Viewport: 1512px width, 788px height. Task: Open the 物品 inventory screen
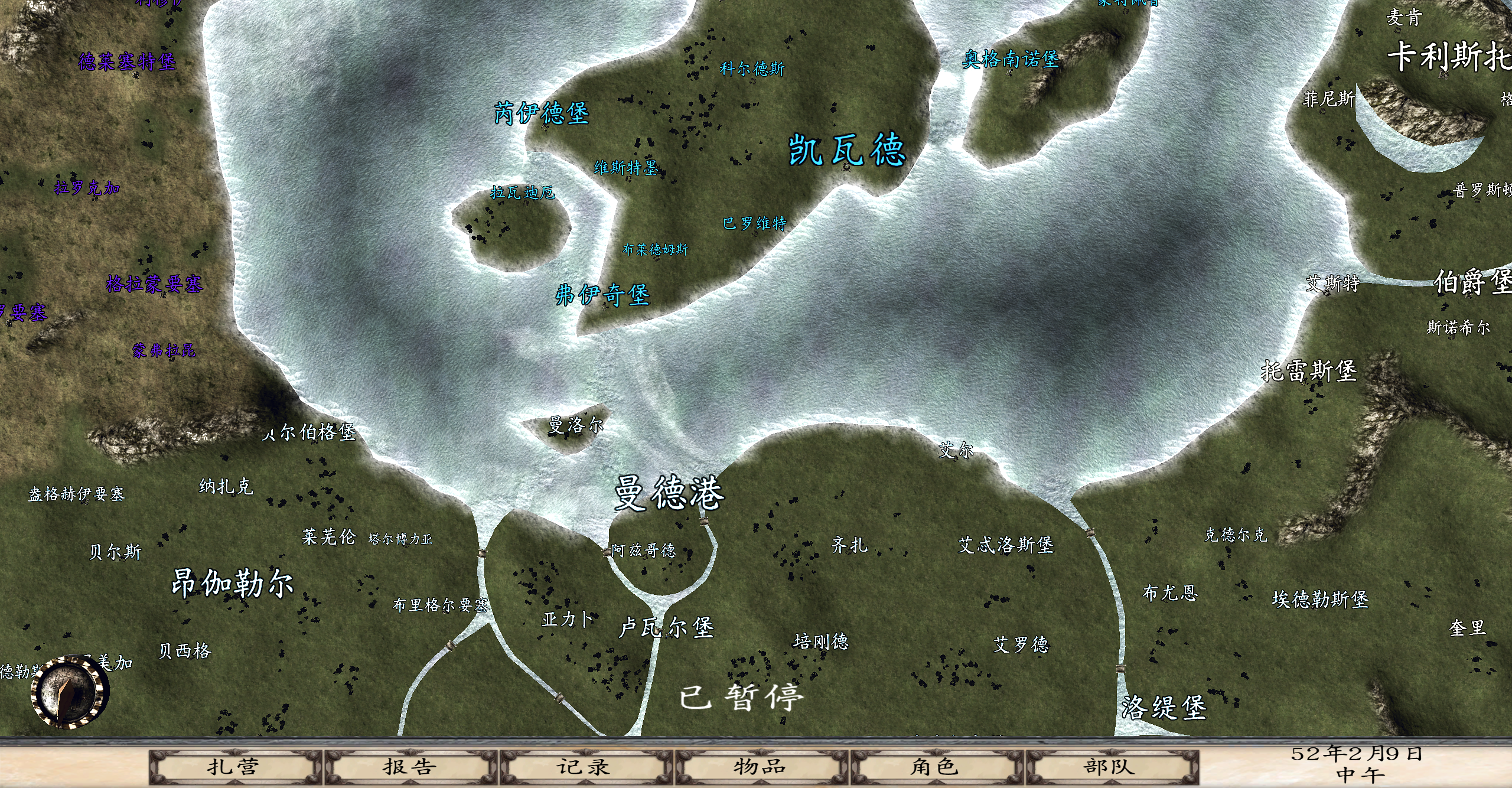pyautogui.click(x=760, y=767)
